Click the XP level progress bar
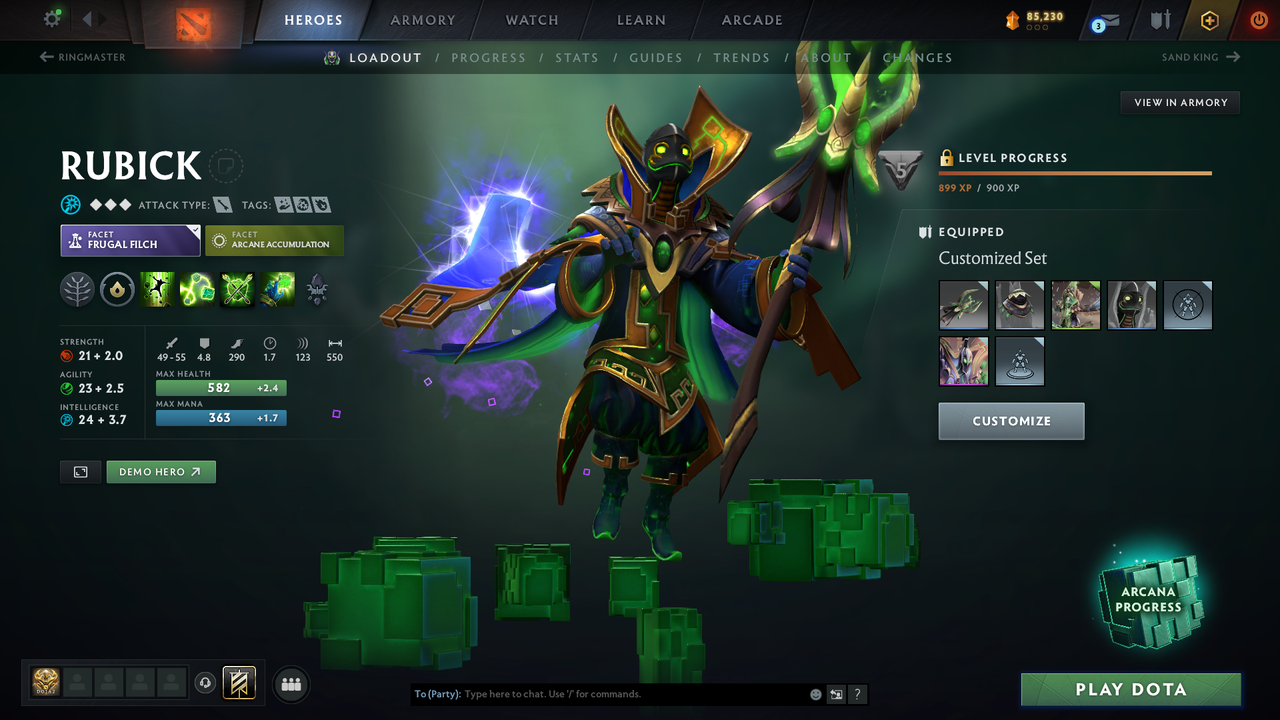 pyautogui.click(x=1075, y=172)
